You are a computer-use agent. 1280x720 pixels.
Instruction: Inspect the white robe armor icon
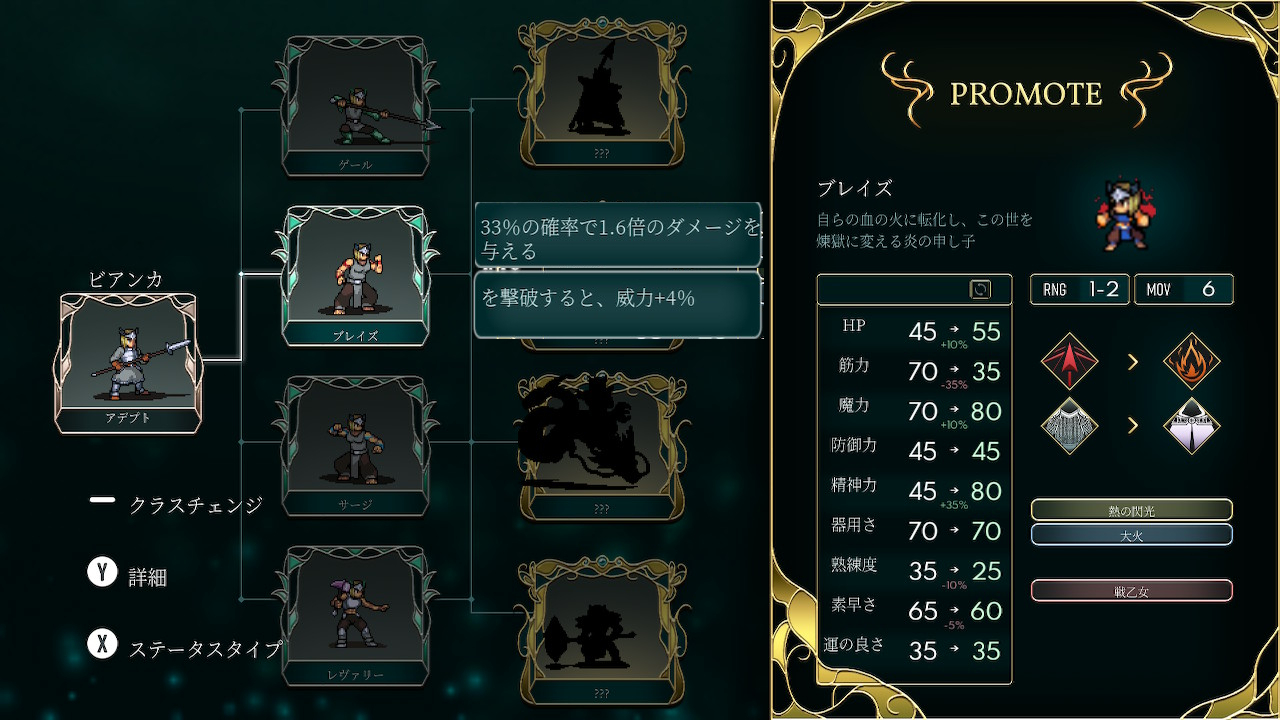1192,426
